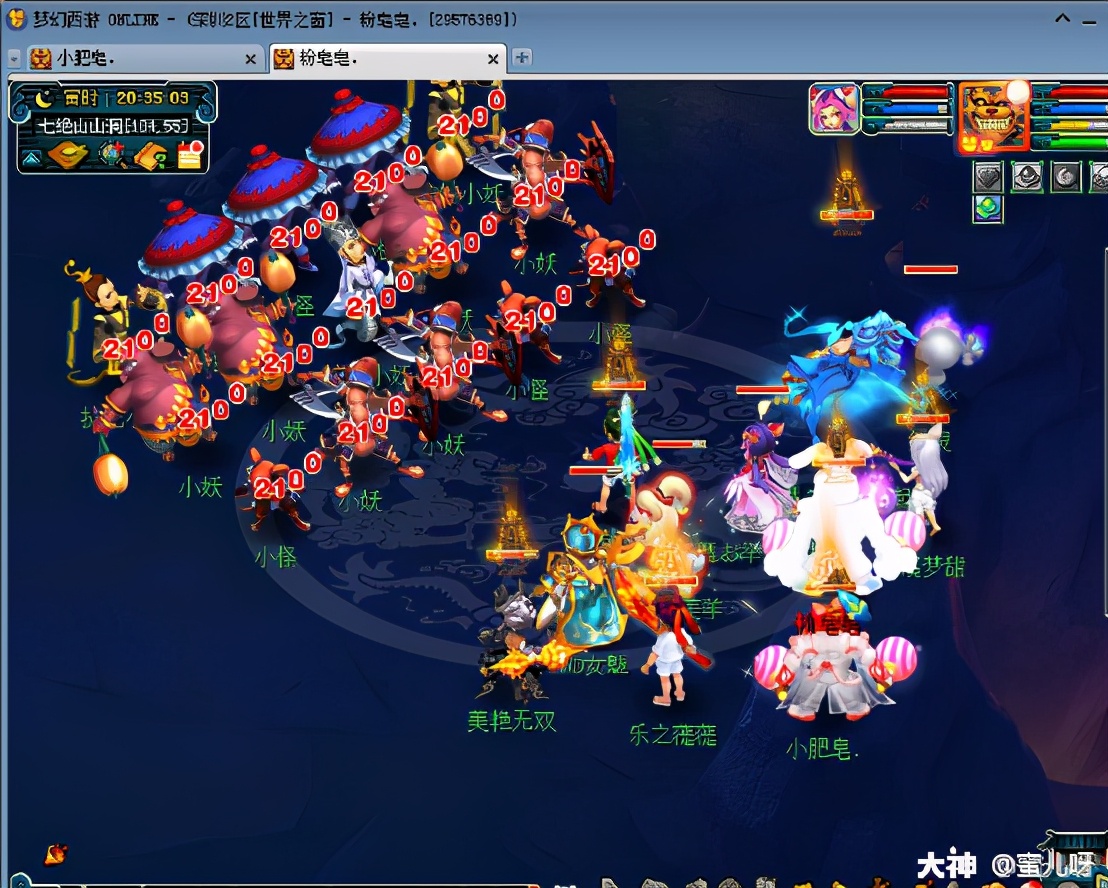Open the orange guidebook with question mark
This screenshot has height=888, width=1108.
pos(150,155)
